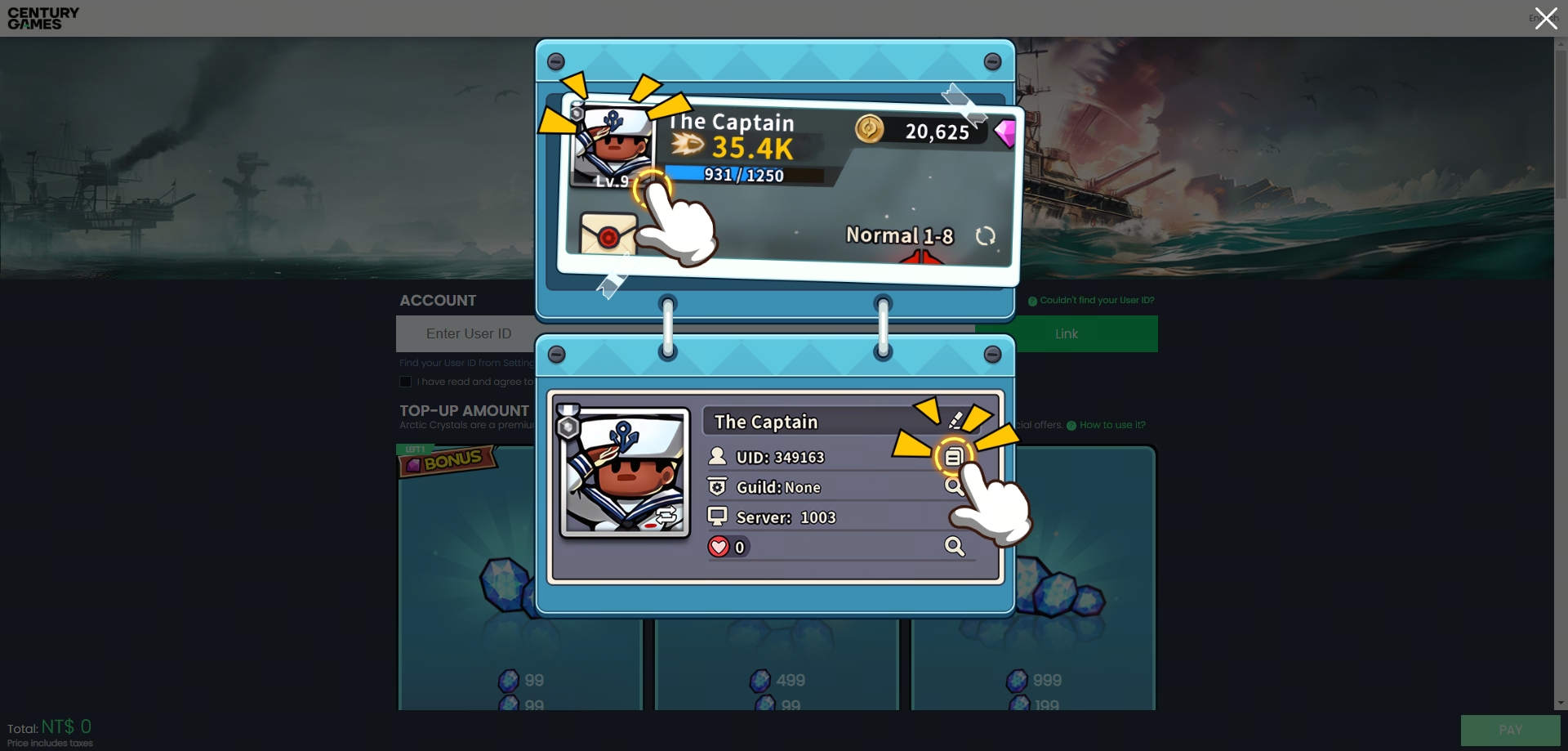Click the Enter User ID field
1568x751 pixels.
point(467,333)
